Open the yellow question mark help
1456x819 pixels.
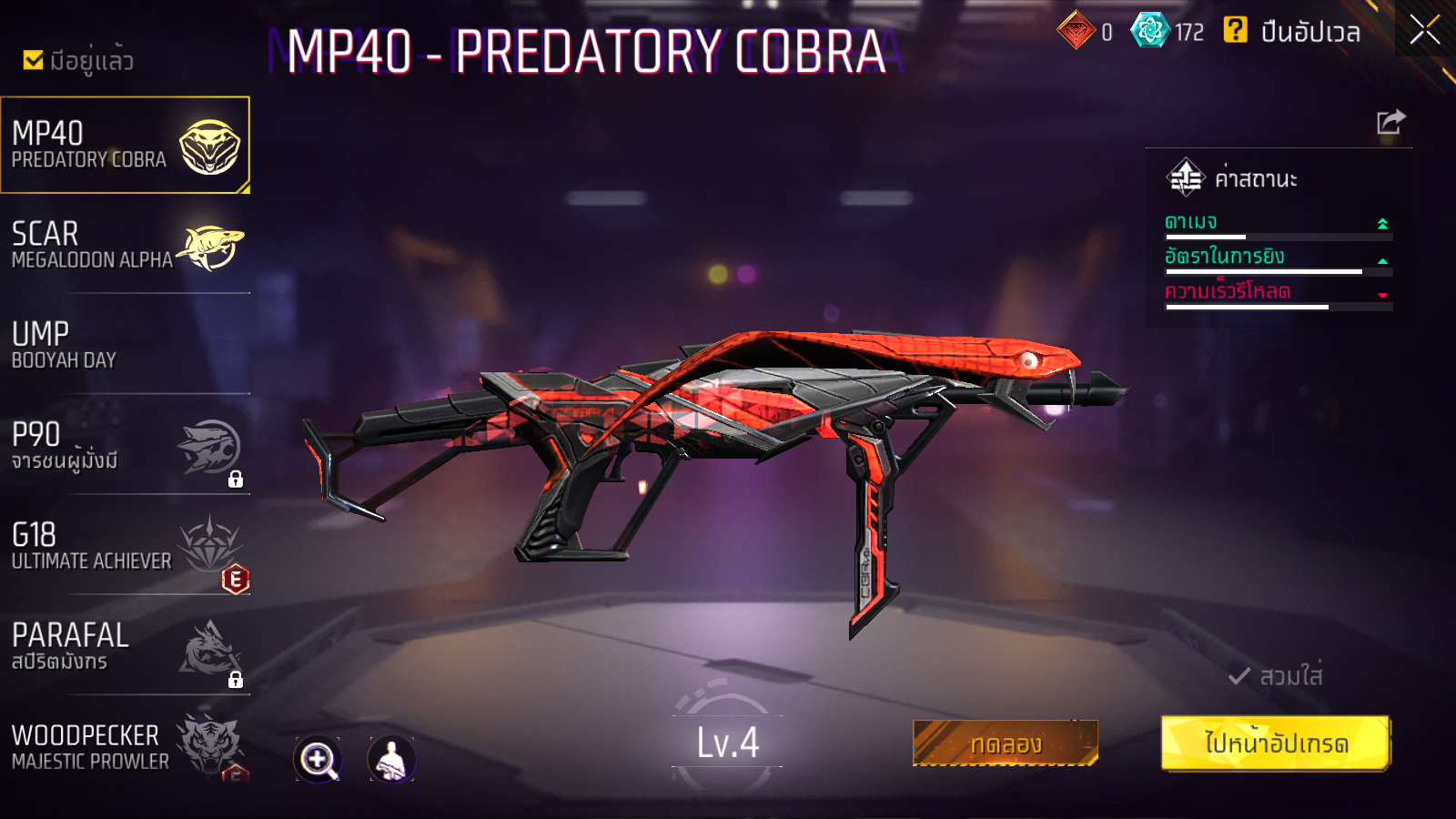tap(1235, 30)
